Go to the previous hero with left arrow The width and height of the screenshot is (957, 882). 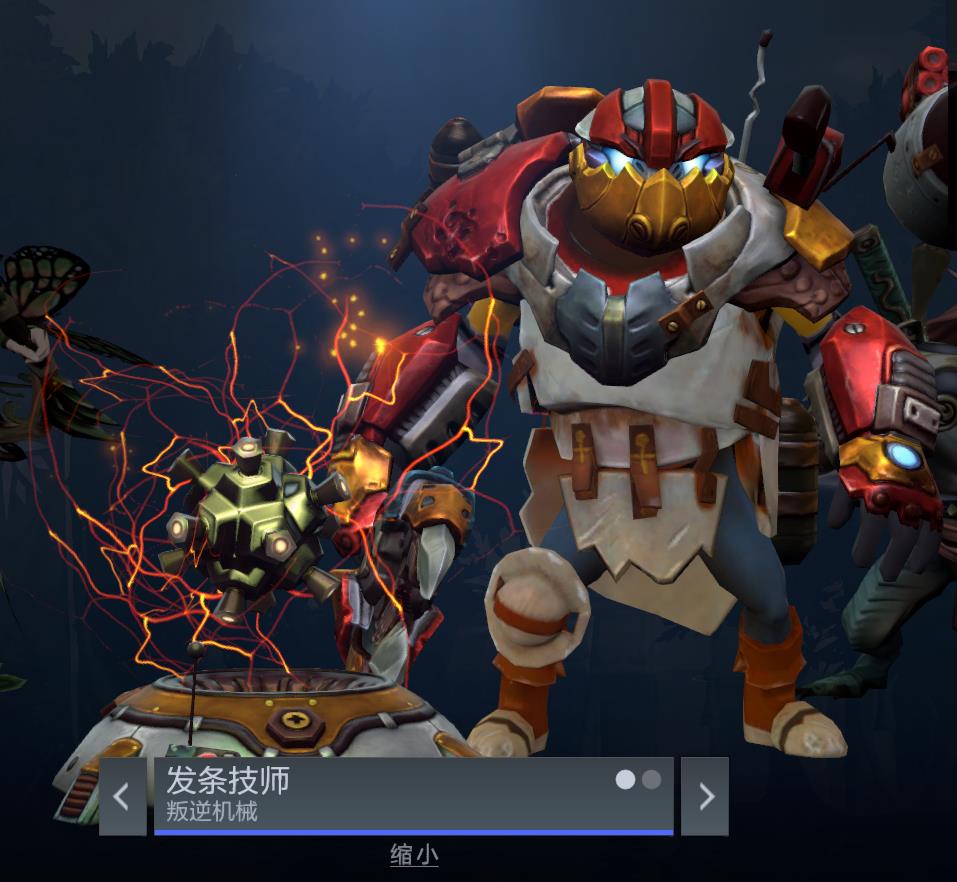click(122, 796)
